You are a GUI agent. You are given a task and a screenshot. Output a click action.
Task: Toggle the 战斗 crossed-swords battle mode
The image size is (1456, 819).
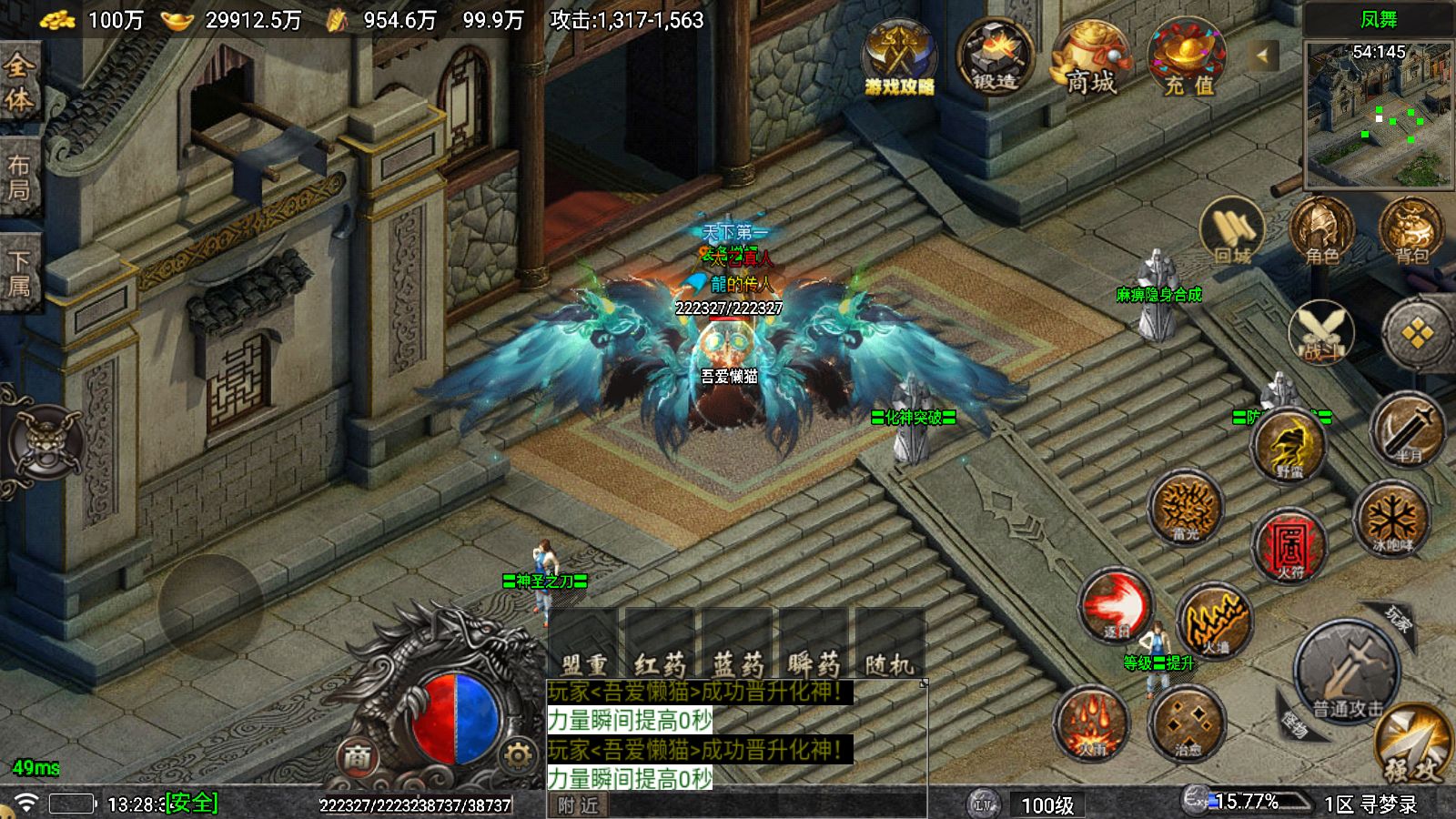point(1320,332)
